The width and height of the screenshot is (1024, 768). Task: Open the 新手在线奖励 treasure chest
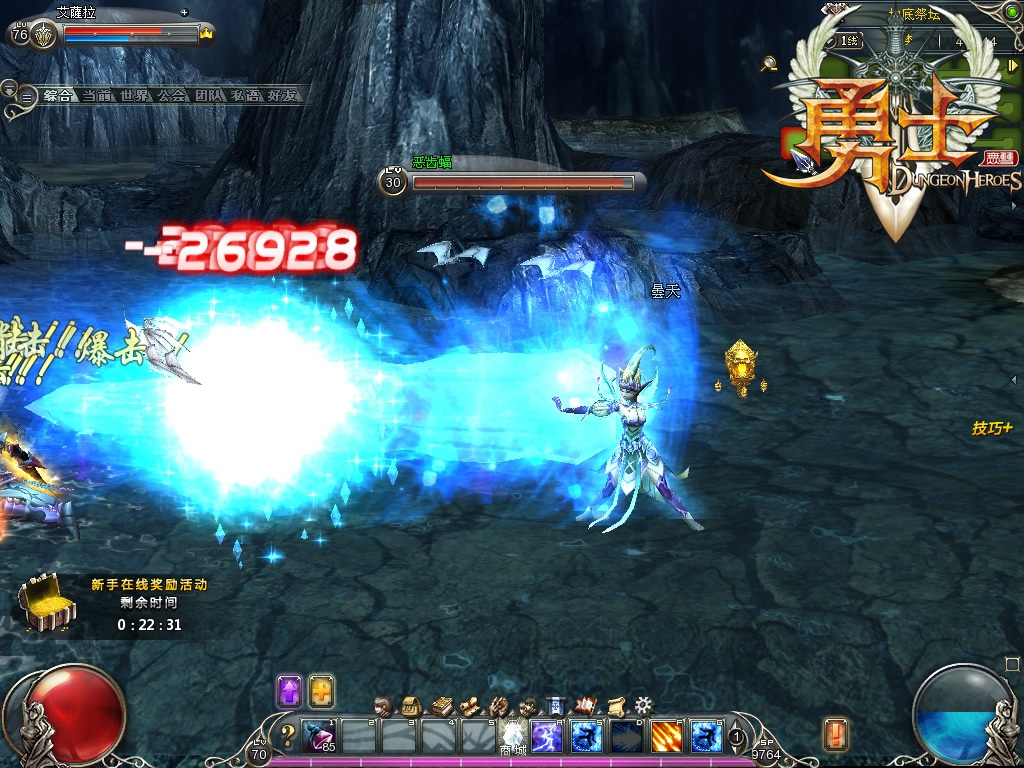click(x=47, y=605)
